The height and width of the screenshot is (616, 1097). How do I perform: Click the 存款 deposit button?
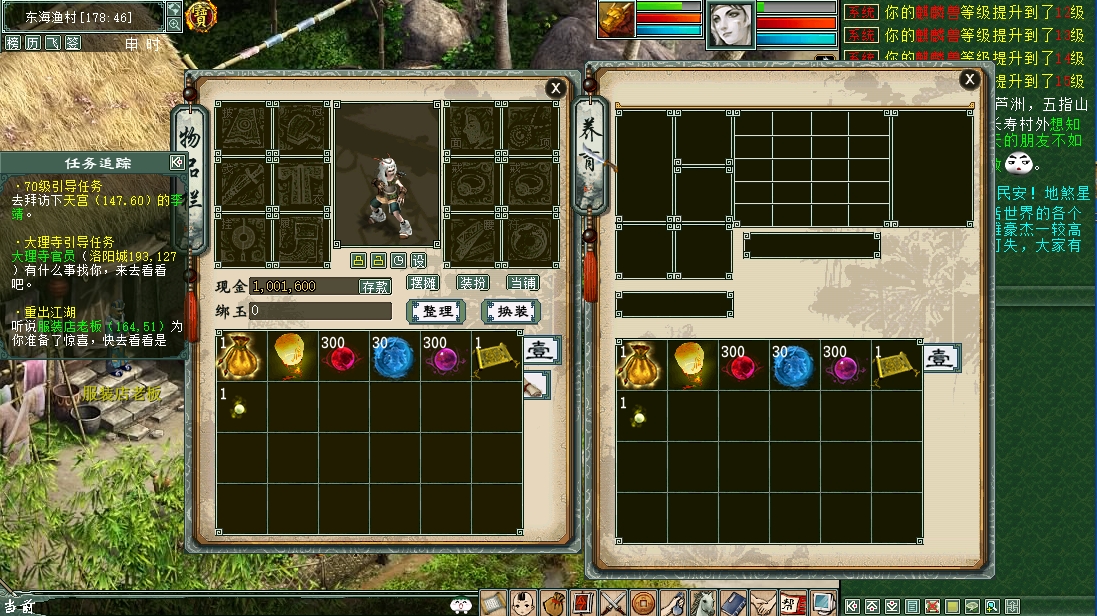tap(375, 286)
